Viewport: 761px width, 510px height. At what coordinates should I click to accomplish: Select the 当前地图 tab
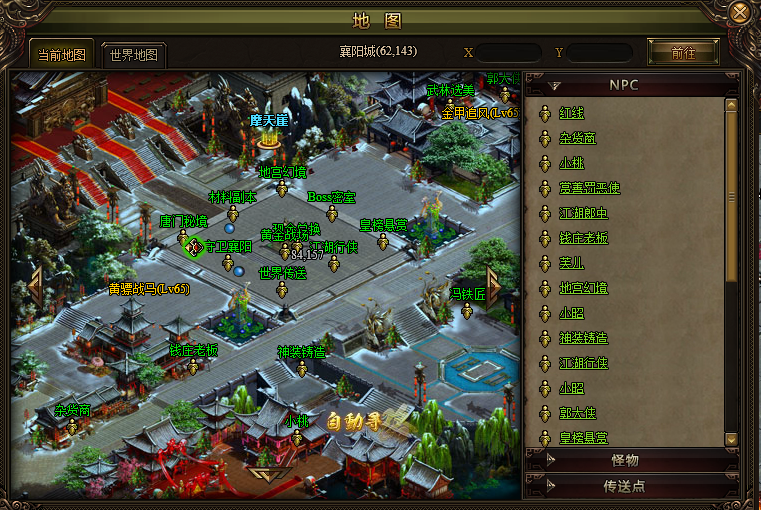click(x=62, y=55)
